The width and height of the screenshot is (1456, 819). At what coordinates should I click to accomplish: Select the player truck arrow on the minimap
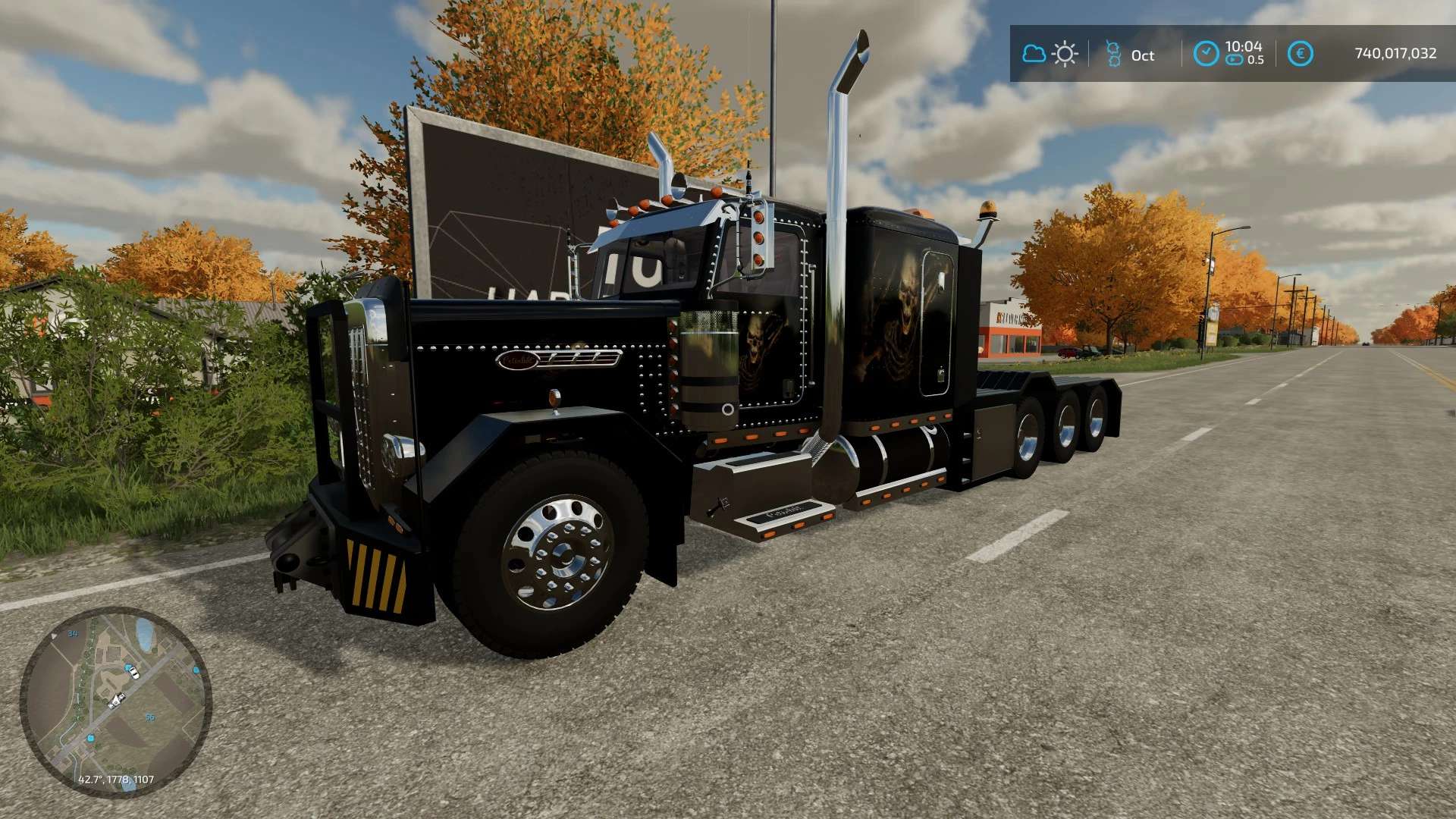[116, 700]
